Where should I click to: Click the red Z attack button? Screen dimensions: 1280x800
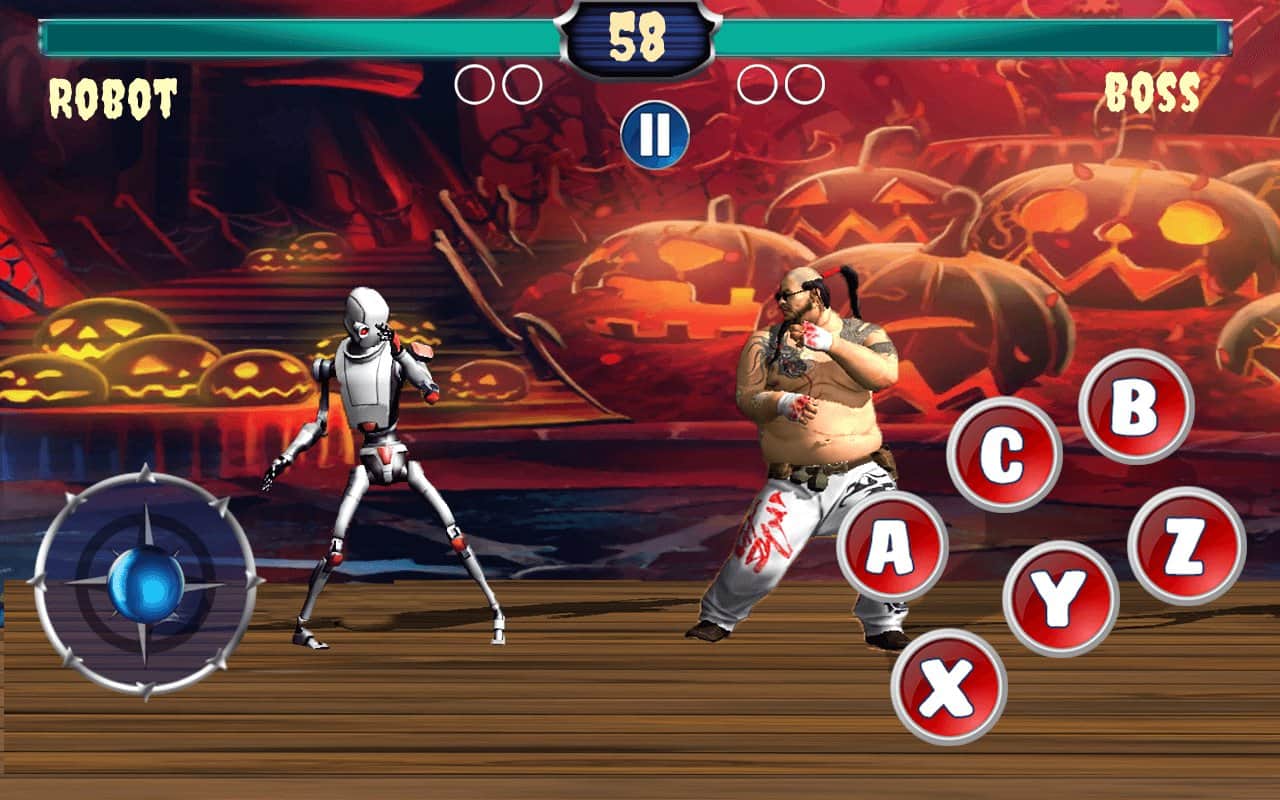click(1186, 546)
